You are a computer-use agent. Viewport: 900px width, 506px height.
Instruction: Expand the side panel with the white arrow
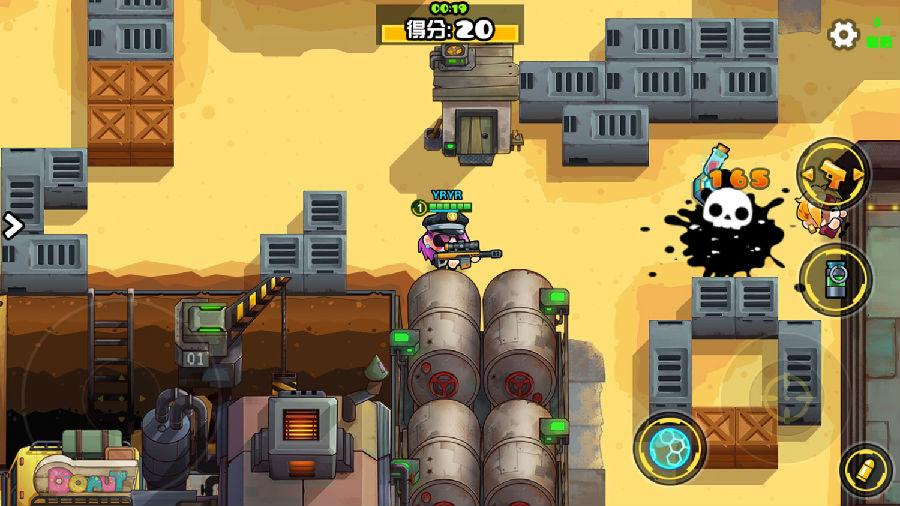(x=12, y=226)
